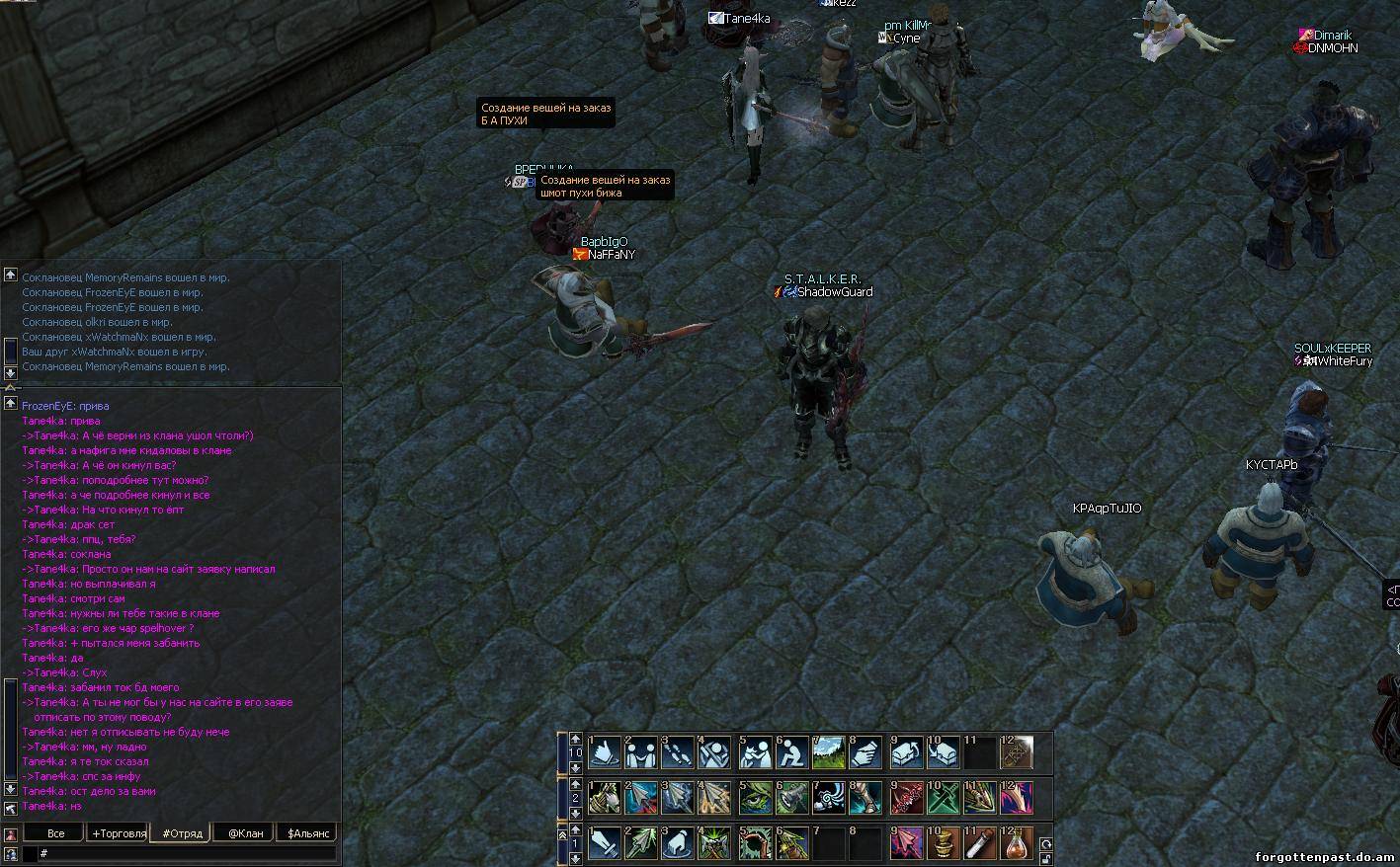Use the golden stacked urn item
This screenshot has width=1400, height=867.
(943, 843)
